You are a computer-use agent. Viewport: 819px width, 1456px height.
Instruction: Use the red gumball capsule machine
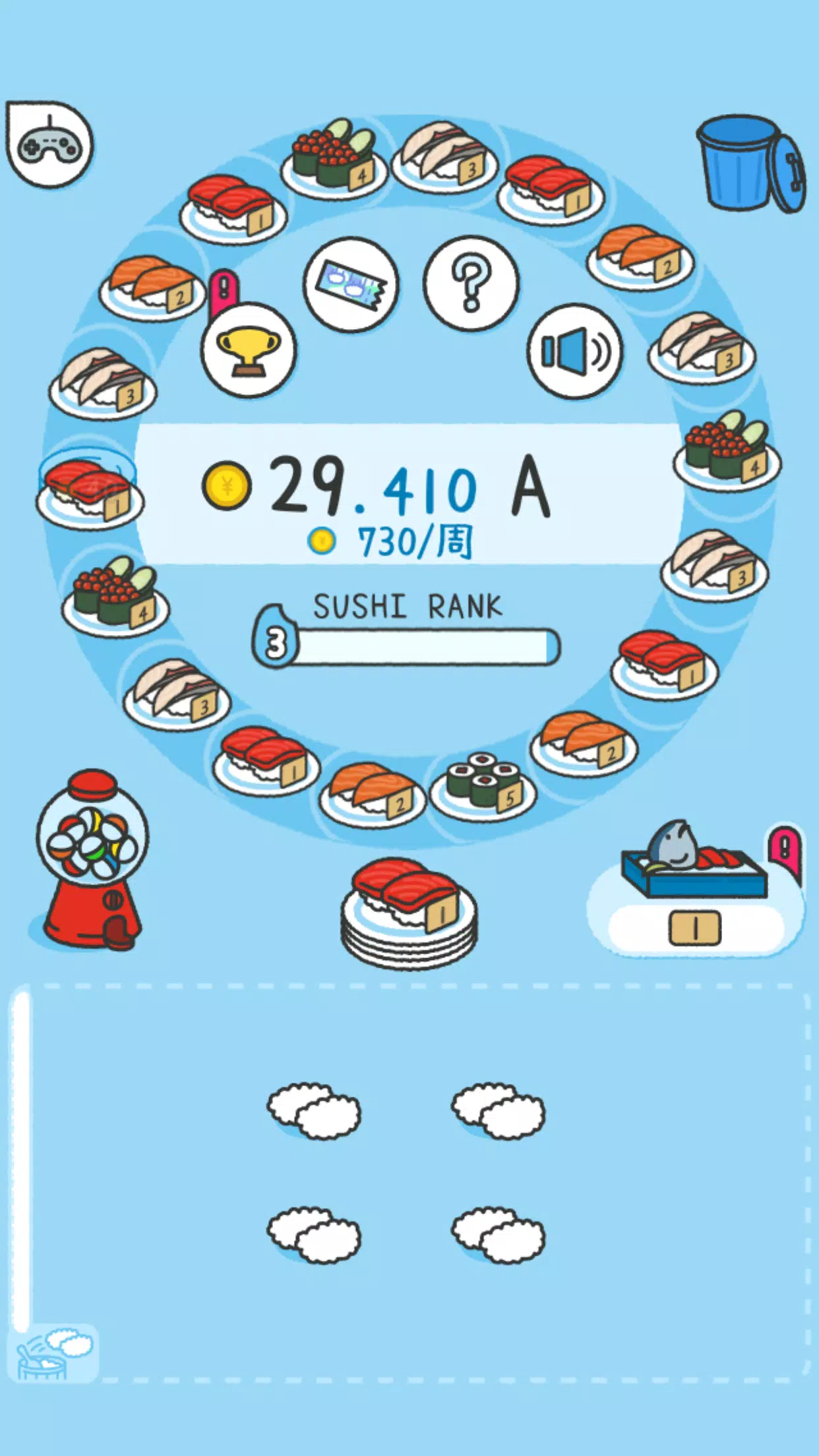click(x=92, y=861)
